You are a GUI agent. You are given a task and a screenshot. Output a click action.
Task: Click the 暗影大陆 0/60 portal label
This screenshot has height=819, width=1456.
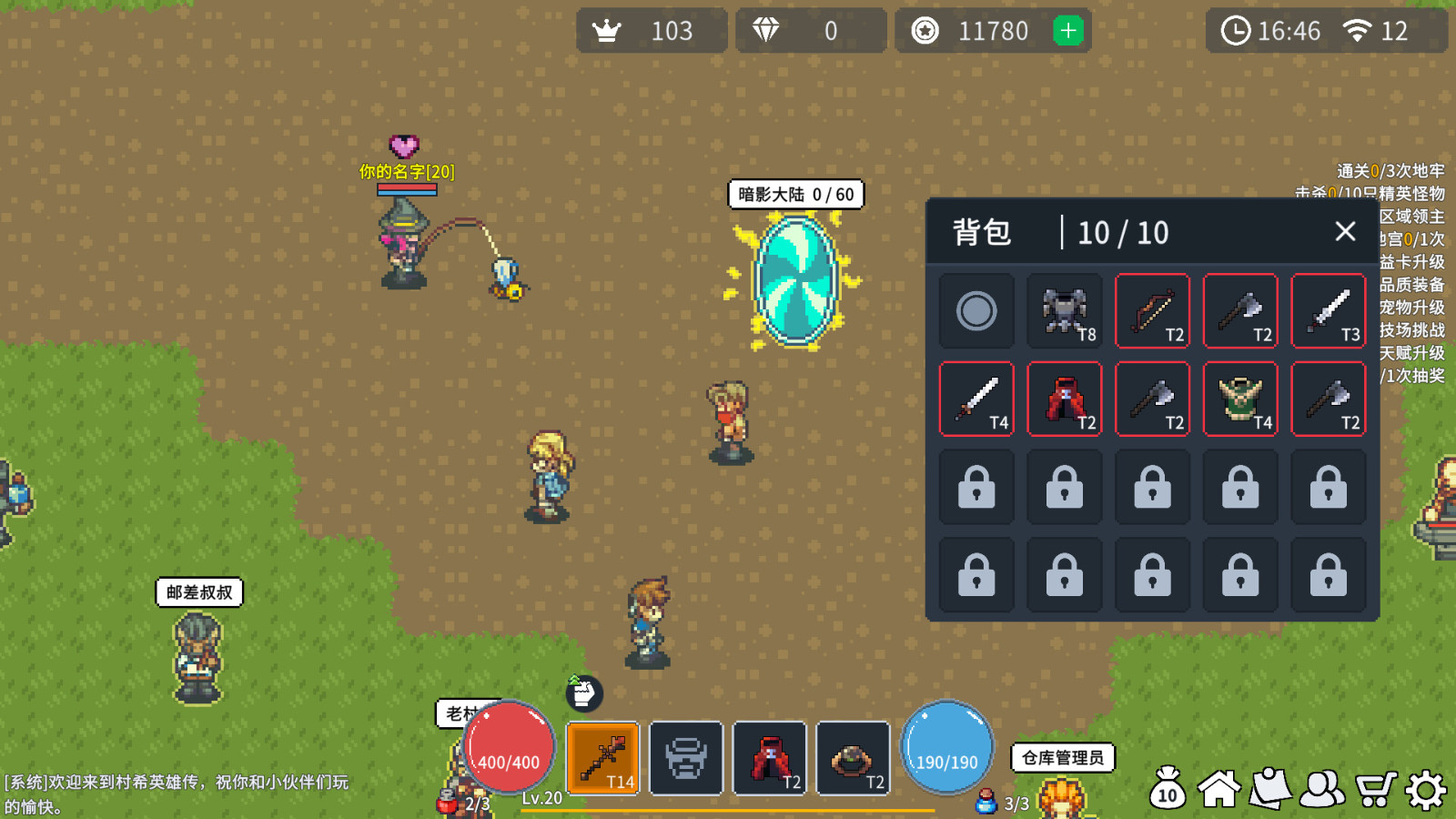click(796, 194)
